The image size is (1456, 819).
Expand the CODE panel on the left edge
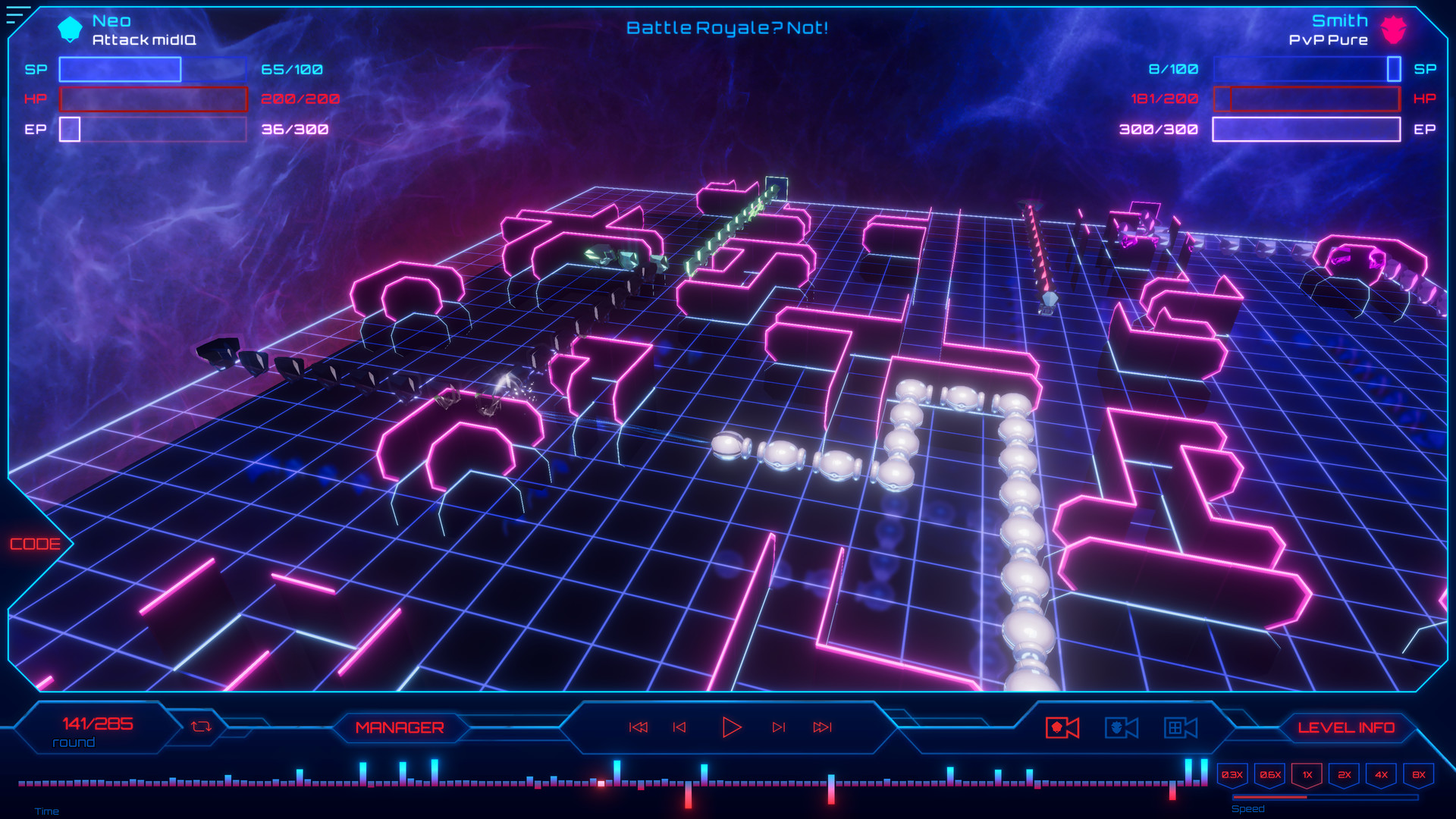click(35, 543)
